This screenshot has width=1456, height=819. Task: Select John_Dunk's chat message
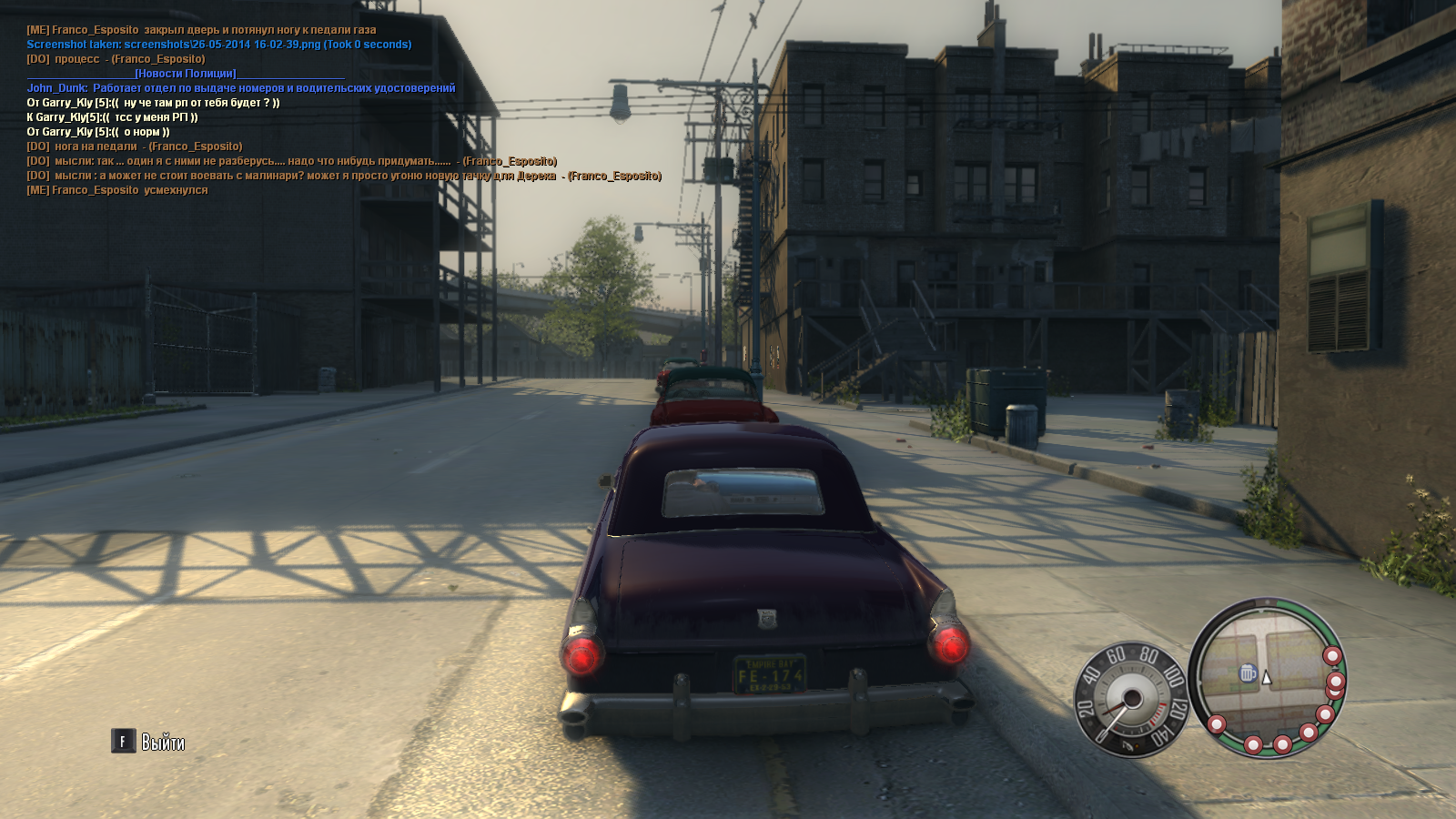pos(240,88)
